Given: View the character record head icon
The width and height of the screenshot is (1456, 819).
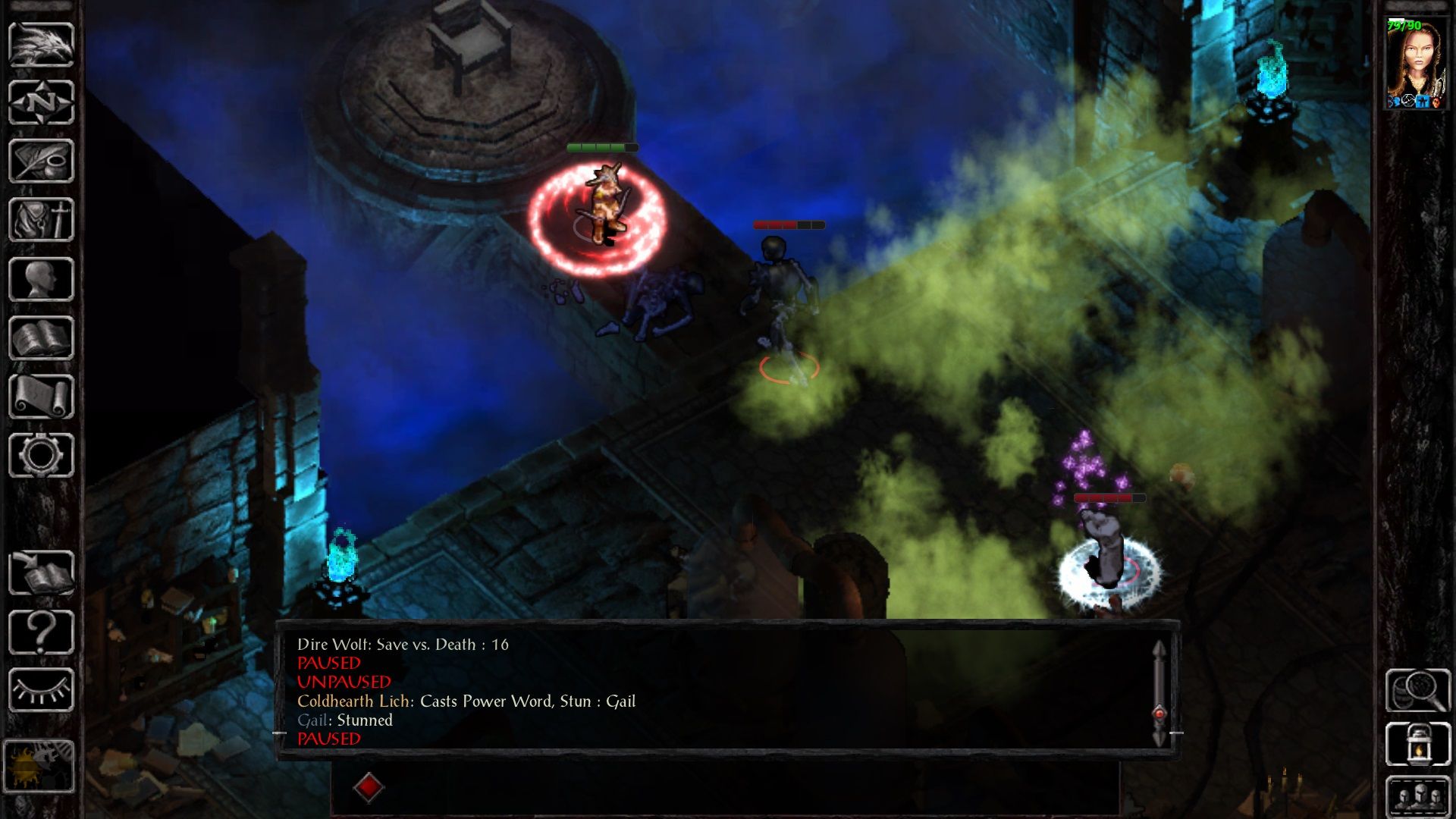Looking at the screenshot, I should [x=42, y=277].
